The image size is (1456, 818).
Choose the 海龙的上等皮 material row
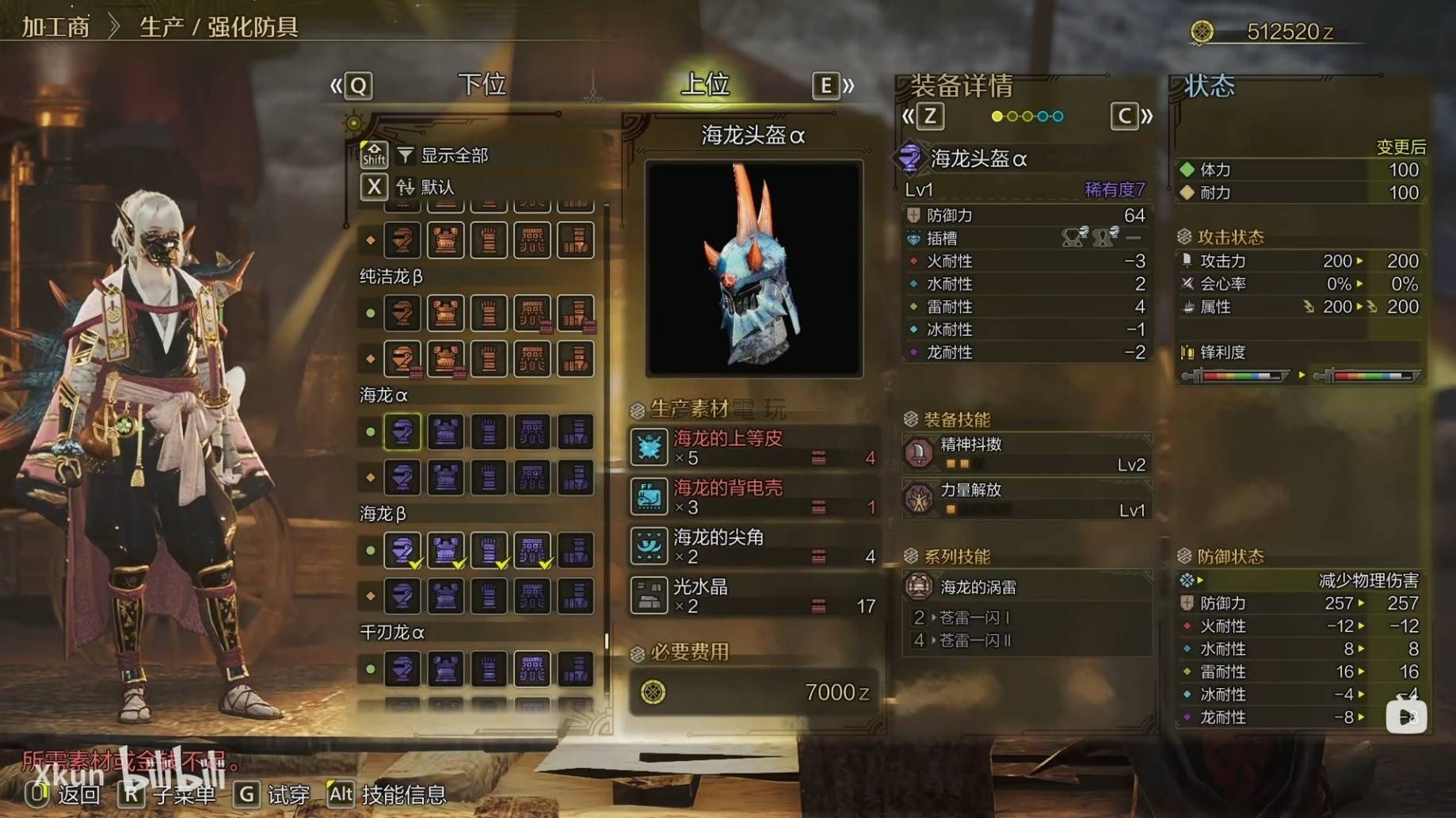click(753, 447)
